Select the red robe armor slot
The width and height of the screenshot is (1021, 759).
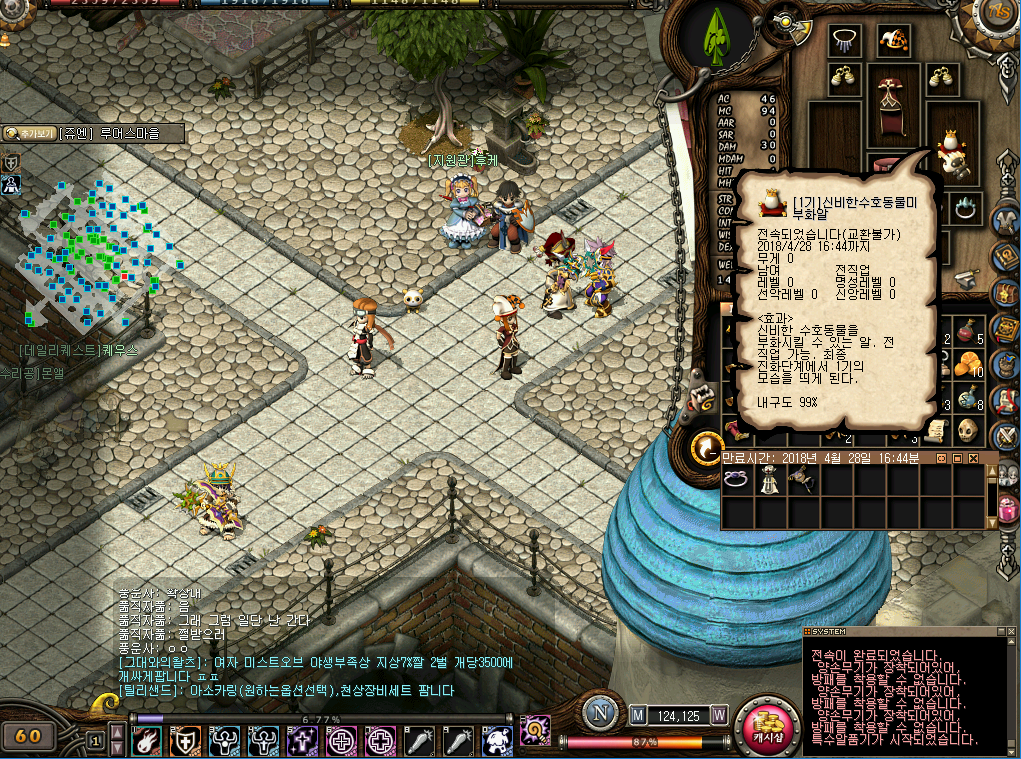pyautogui.click(x=889, y=105)
